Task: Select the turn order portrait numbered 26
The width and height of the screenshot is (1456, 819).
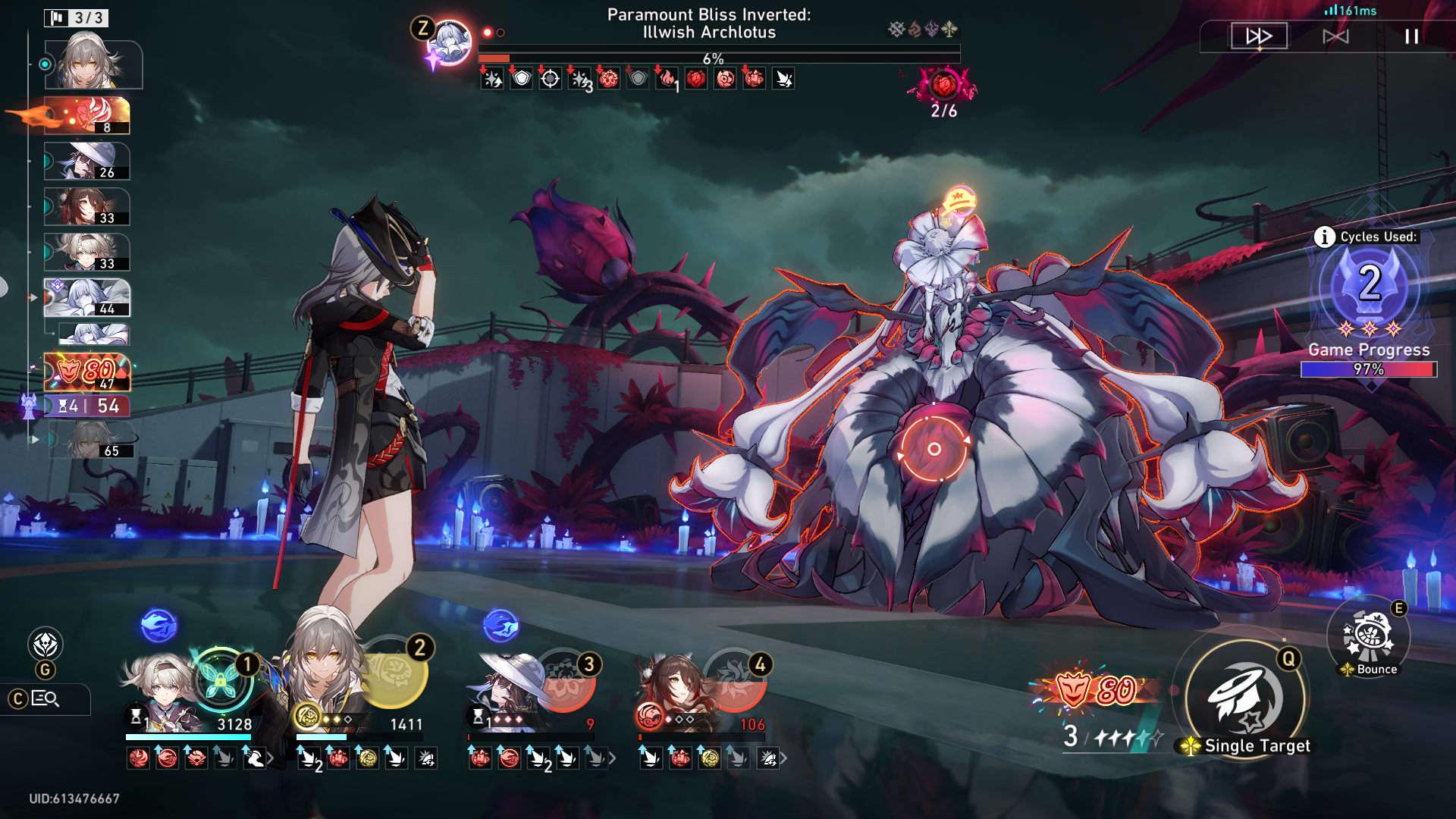Action: pos(86,162)
